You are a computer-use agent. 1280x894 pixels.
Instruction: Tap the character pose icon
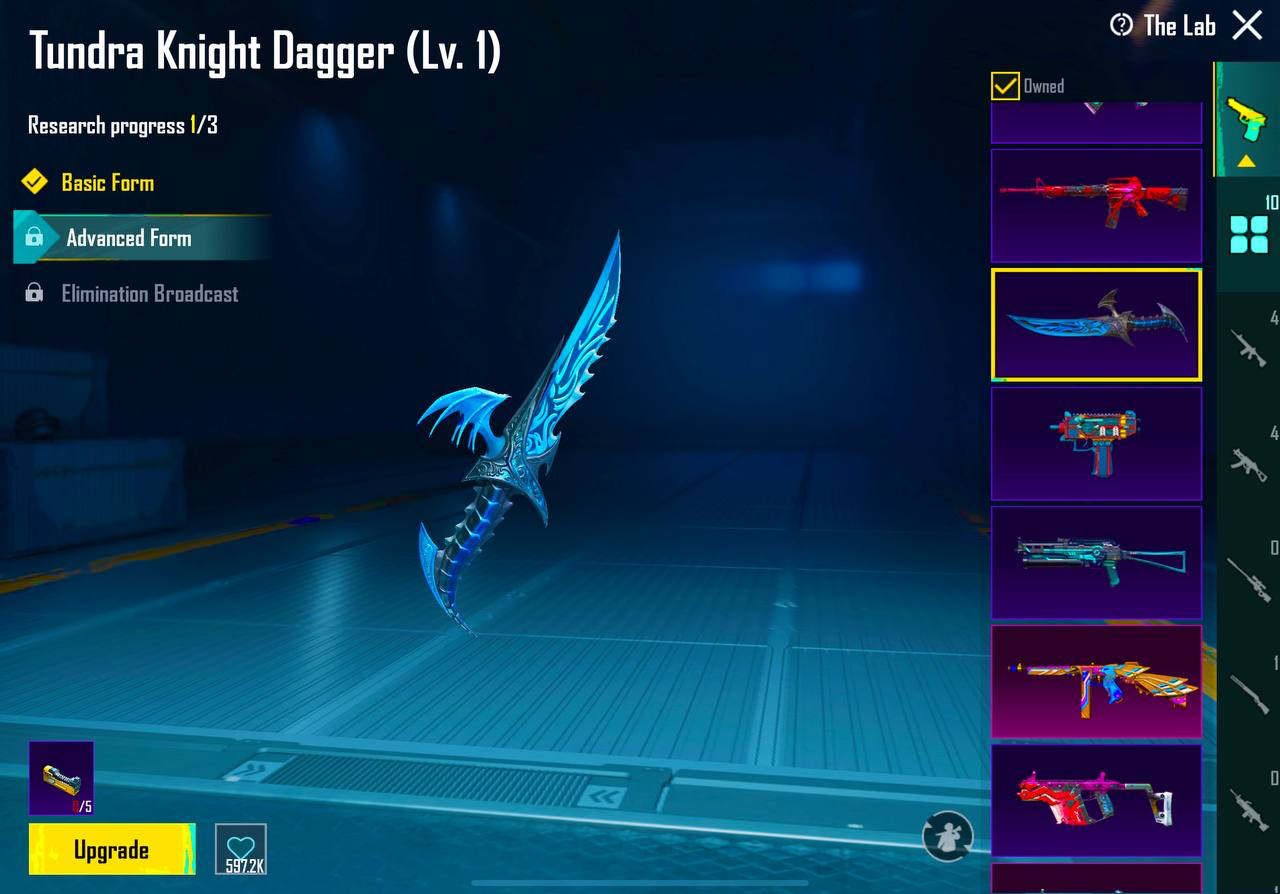947,836
